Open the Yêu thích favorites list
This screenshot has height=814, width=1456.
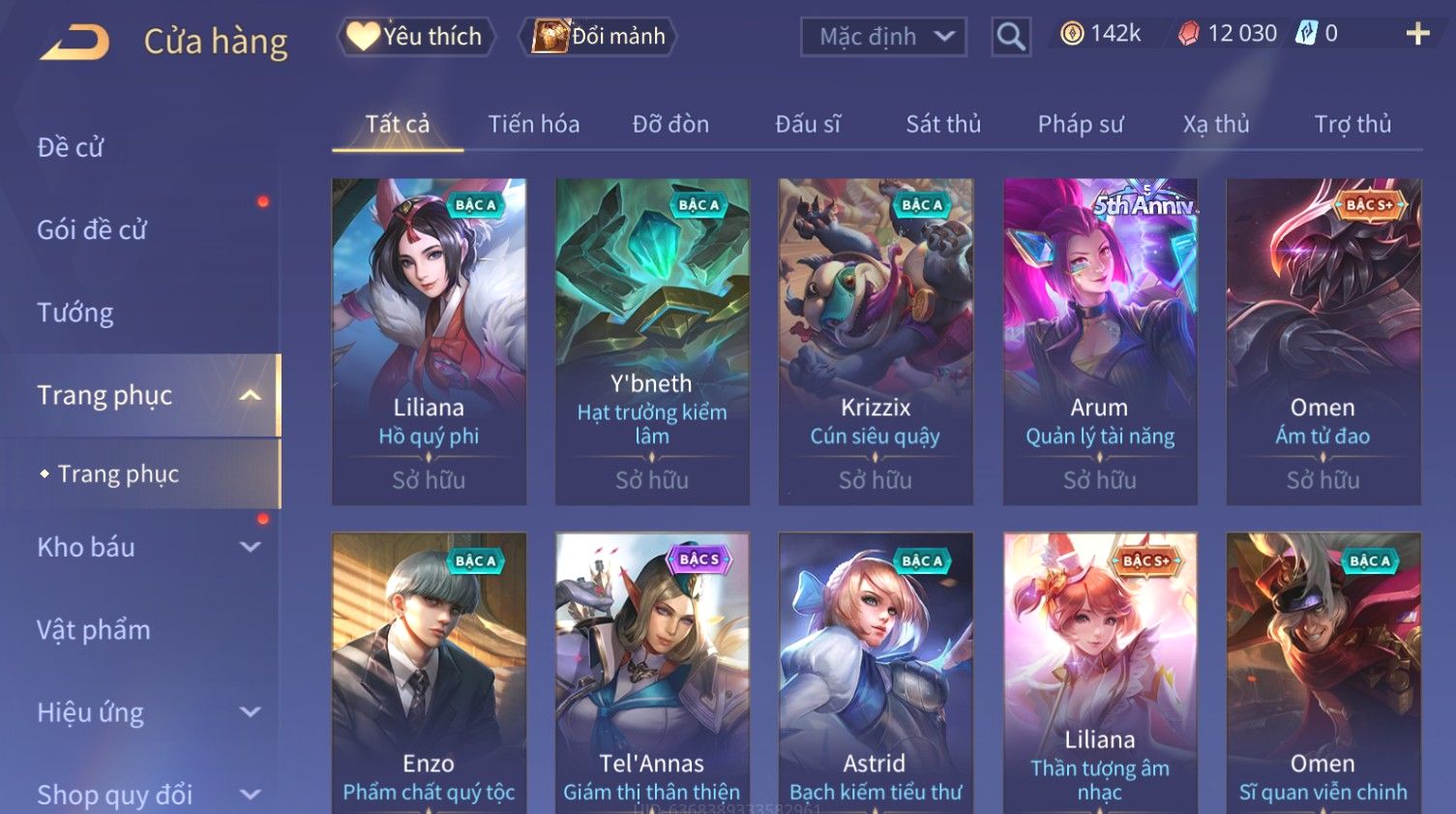click(x=416, y=37)
